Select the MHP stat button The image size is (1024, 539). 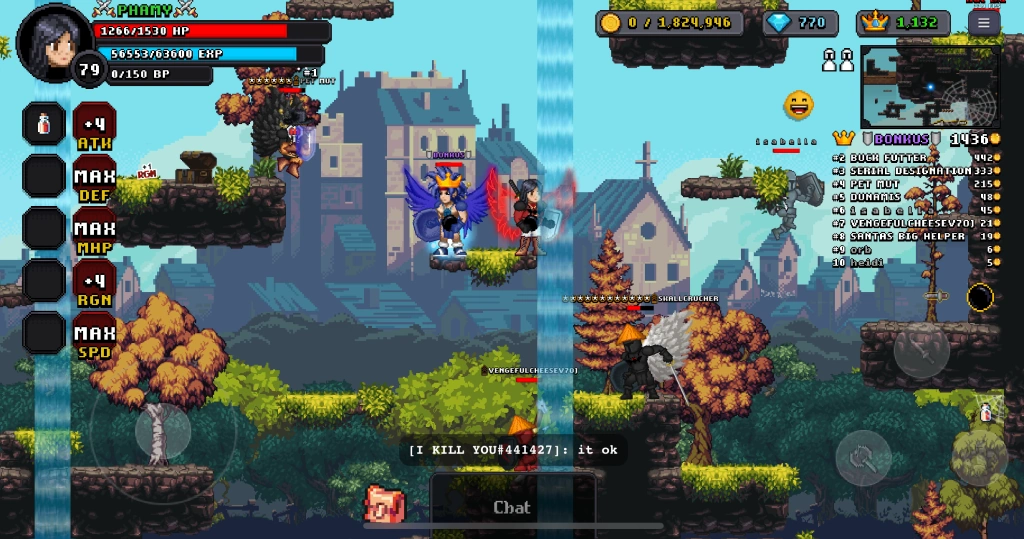click(95, 230)
